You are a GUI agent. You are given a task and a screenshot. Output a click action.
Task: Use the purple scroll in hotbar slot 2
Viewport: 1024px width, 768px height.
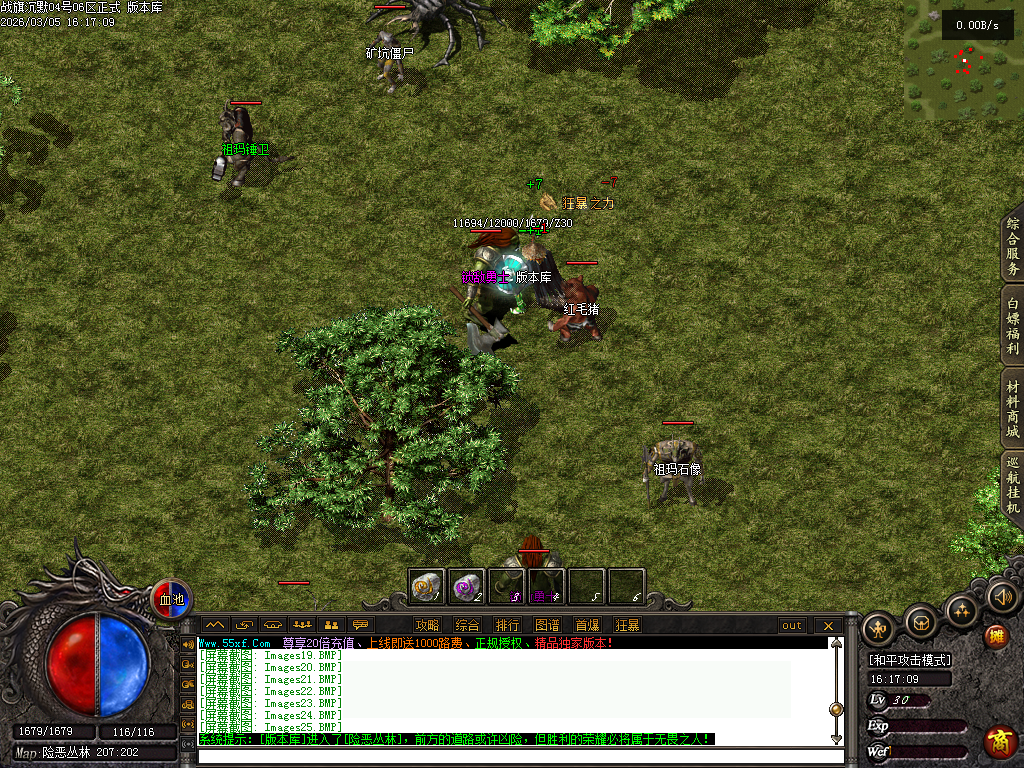tap(466, 587)
